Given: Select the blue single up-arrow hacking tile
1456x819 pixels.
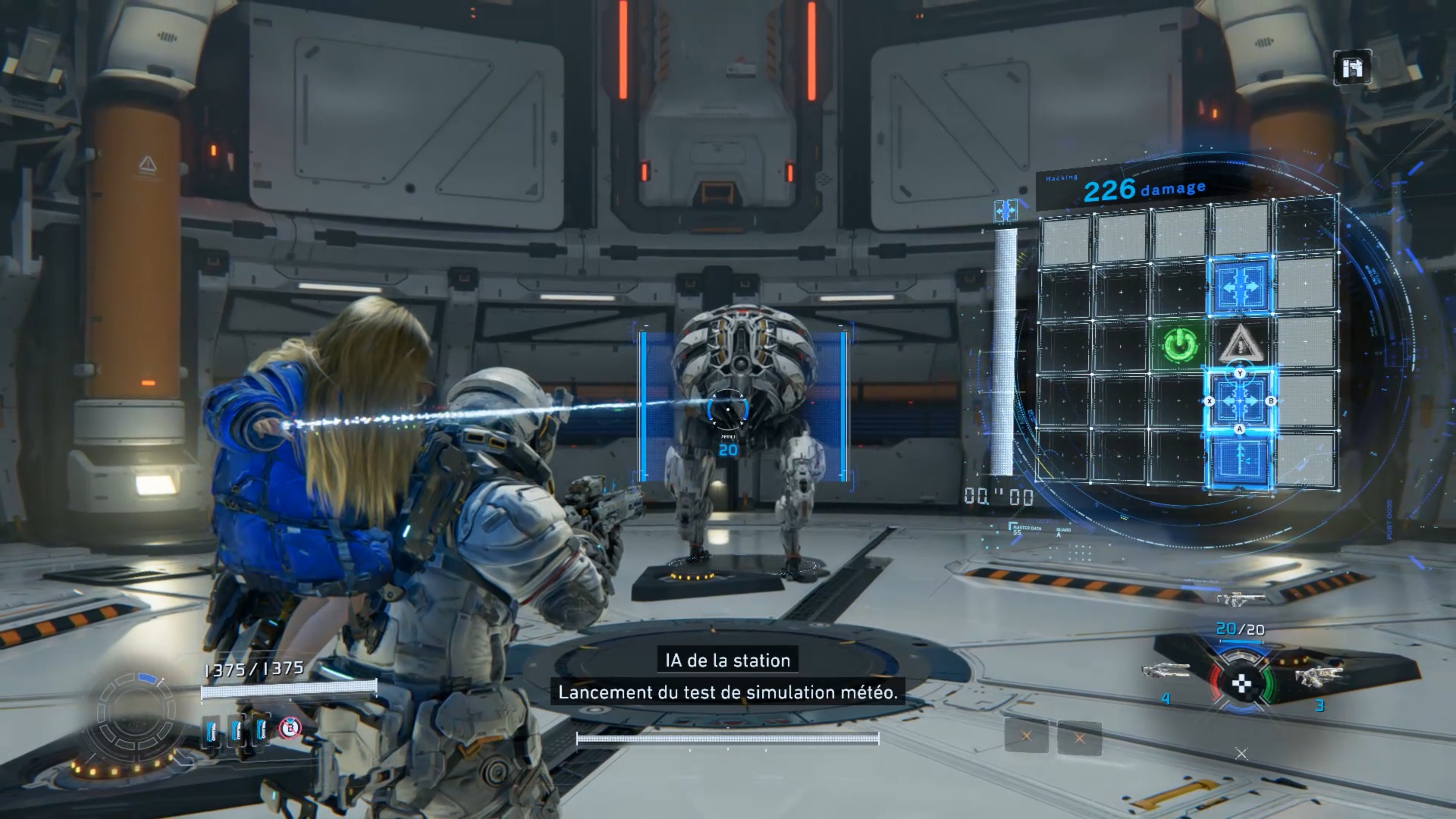Looking at the screenshot, I should tap(1241, 460).
